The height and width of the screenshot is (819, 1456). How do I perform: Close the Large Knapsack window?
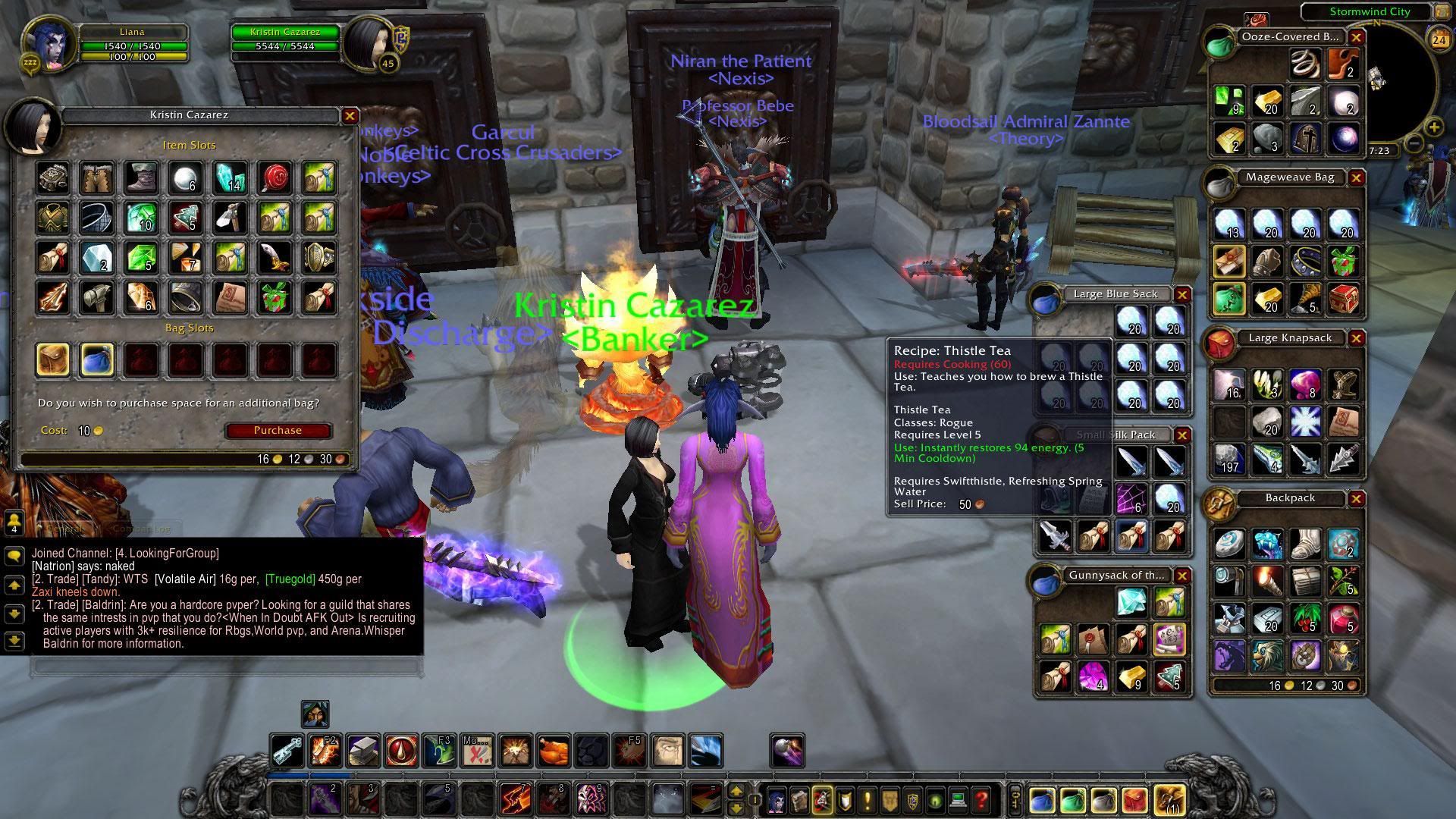click(x=1356, y=339)
